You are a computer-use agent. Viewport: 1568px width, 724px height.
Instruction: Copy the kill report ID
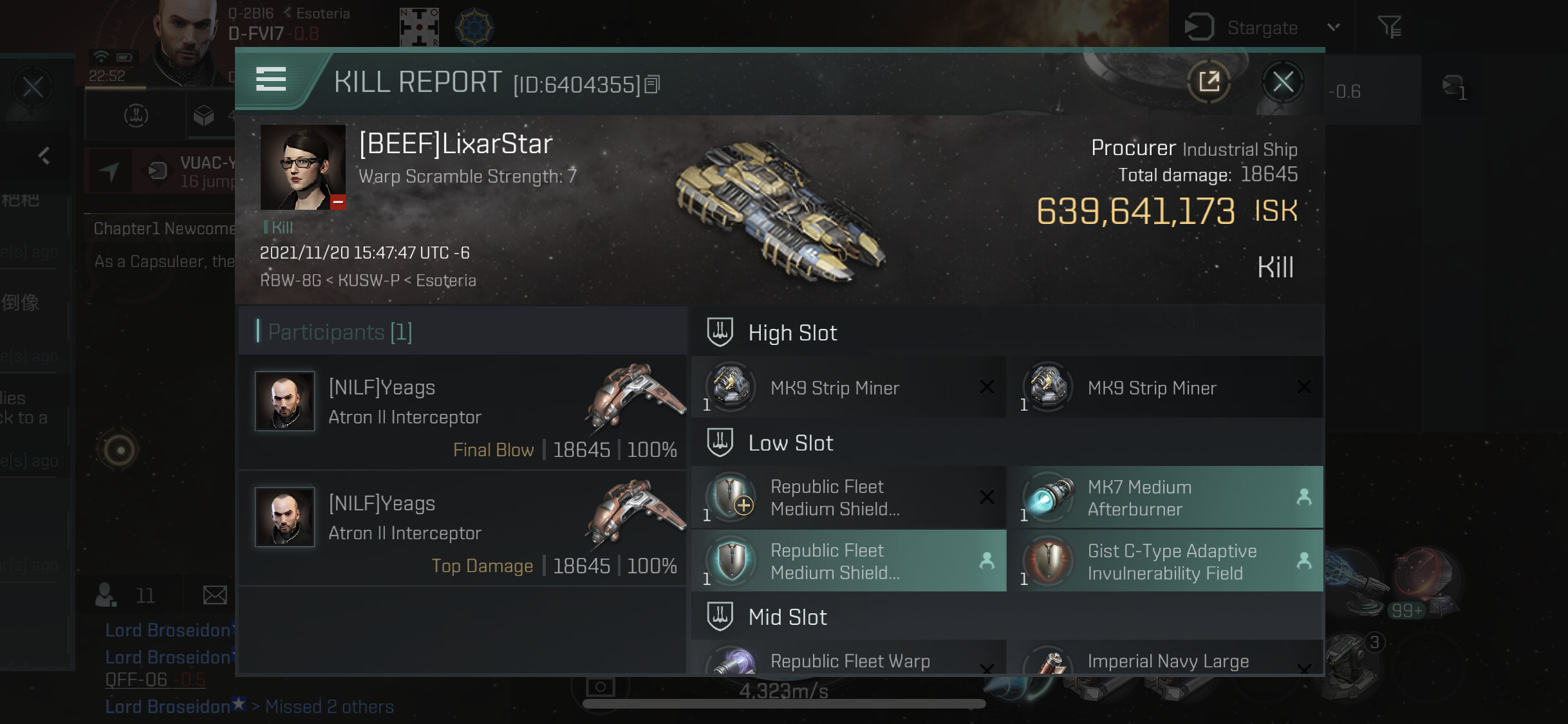(652, 84)
